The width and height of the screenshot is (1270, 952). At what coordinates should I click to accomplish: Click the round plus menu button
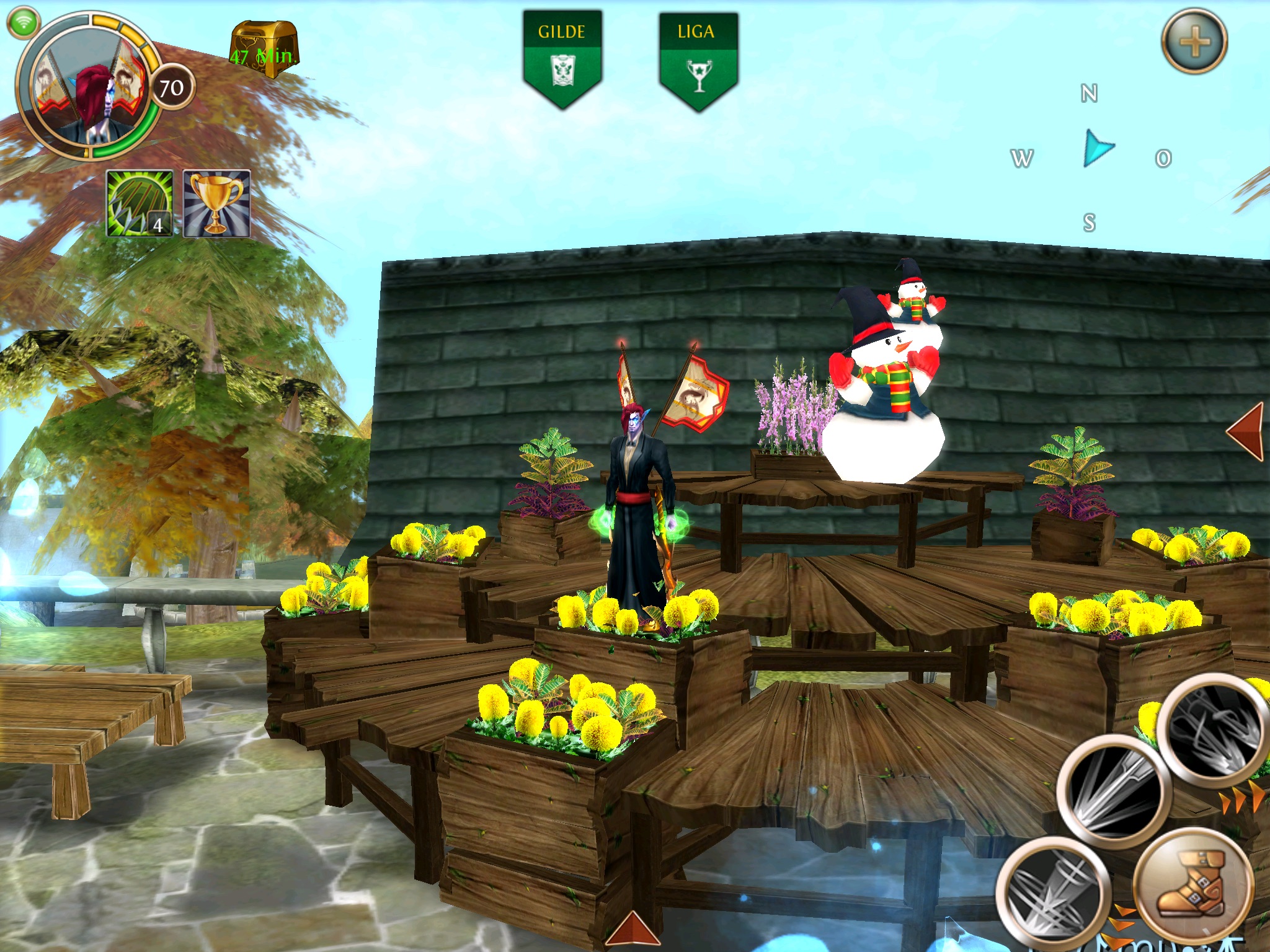[x=1194, y=42]
